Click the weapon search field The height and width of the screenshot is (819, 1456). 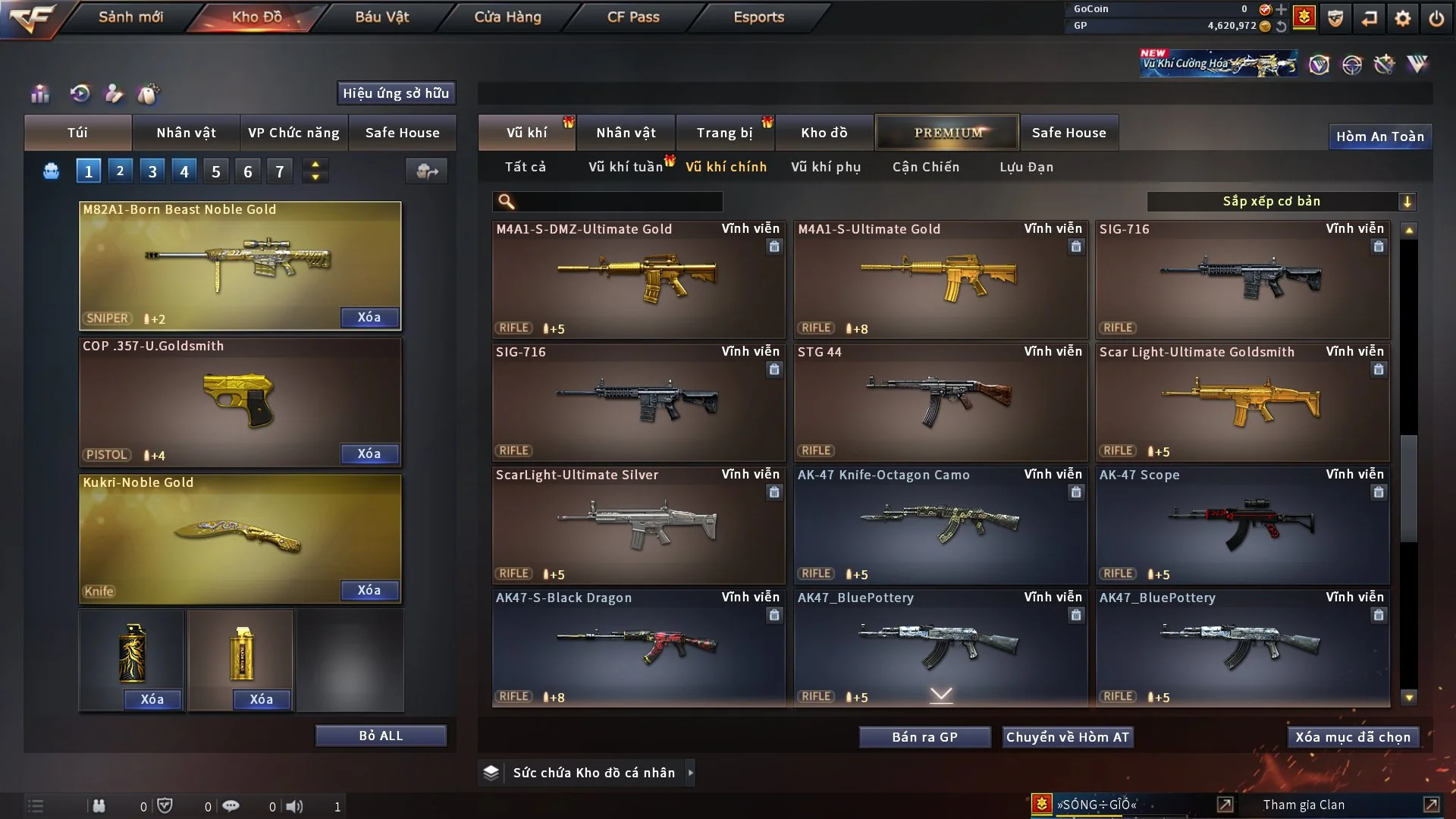point(618,202)
